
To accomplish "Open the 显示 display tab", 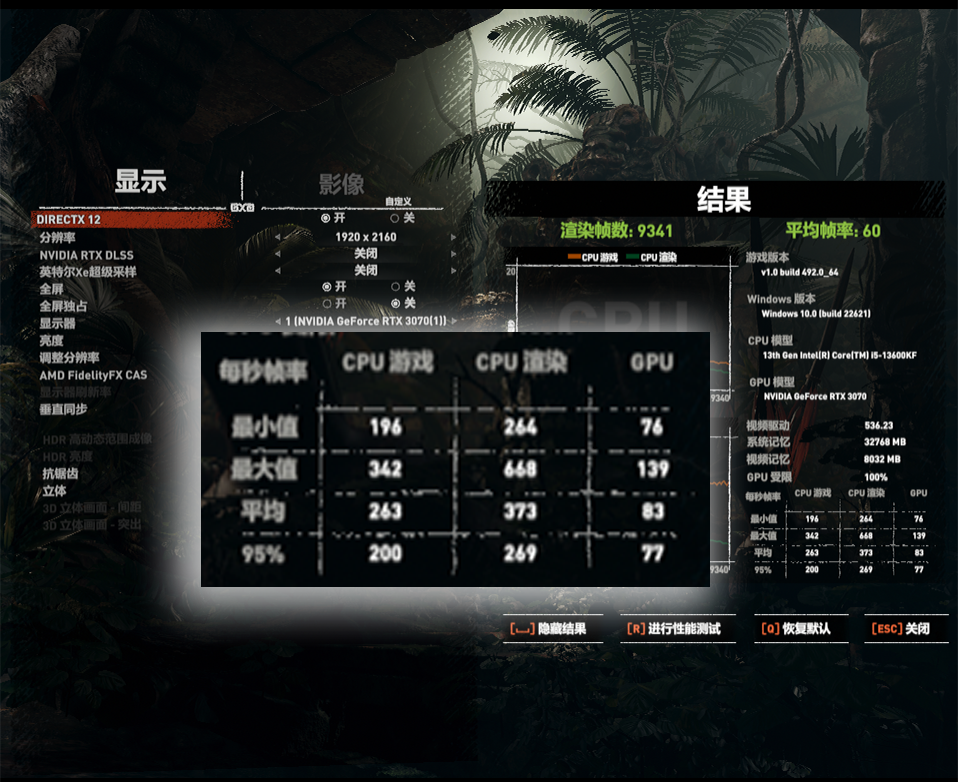I will coord(140,182).
